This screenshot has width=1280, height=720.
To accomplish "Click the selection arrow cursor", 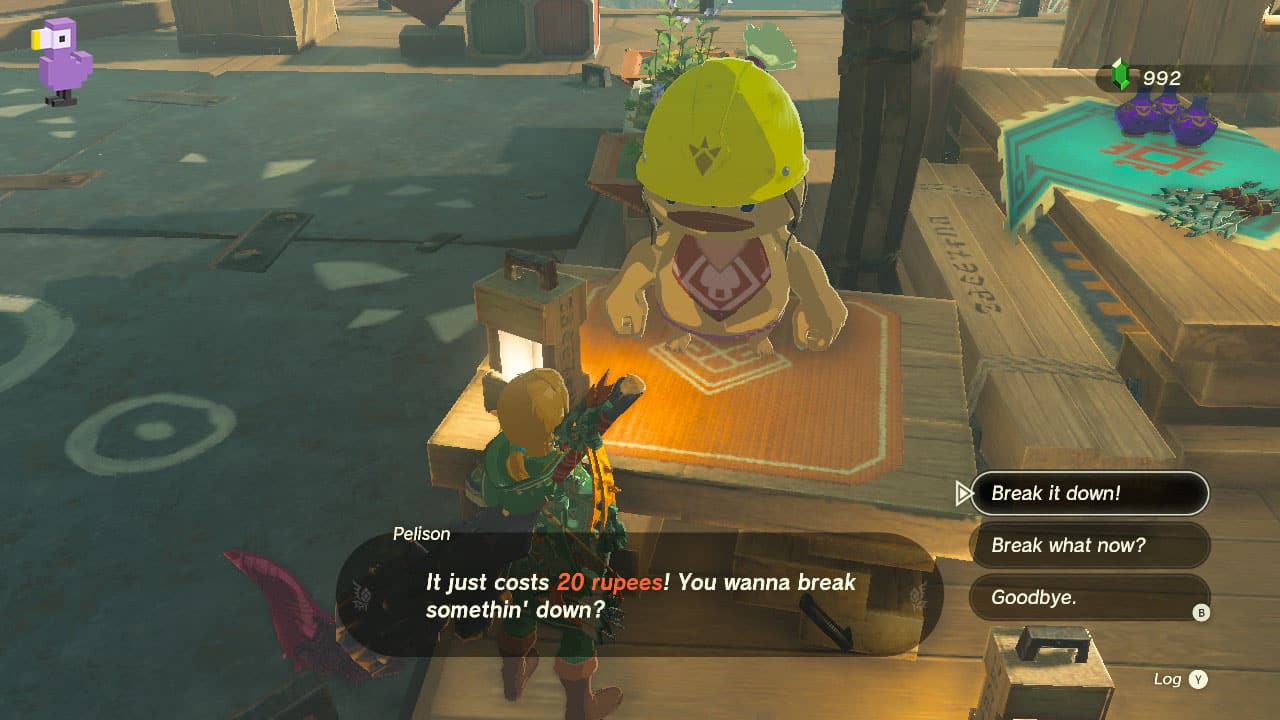I will pos(963,493).
